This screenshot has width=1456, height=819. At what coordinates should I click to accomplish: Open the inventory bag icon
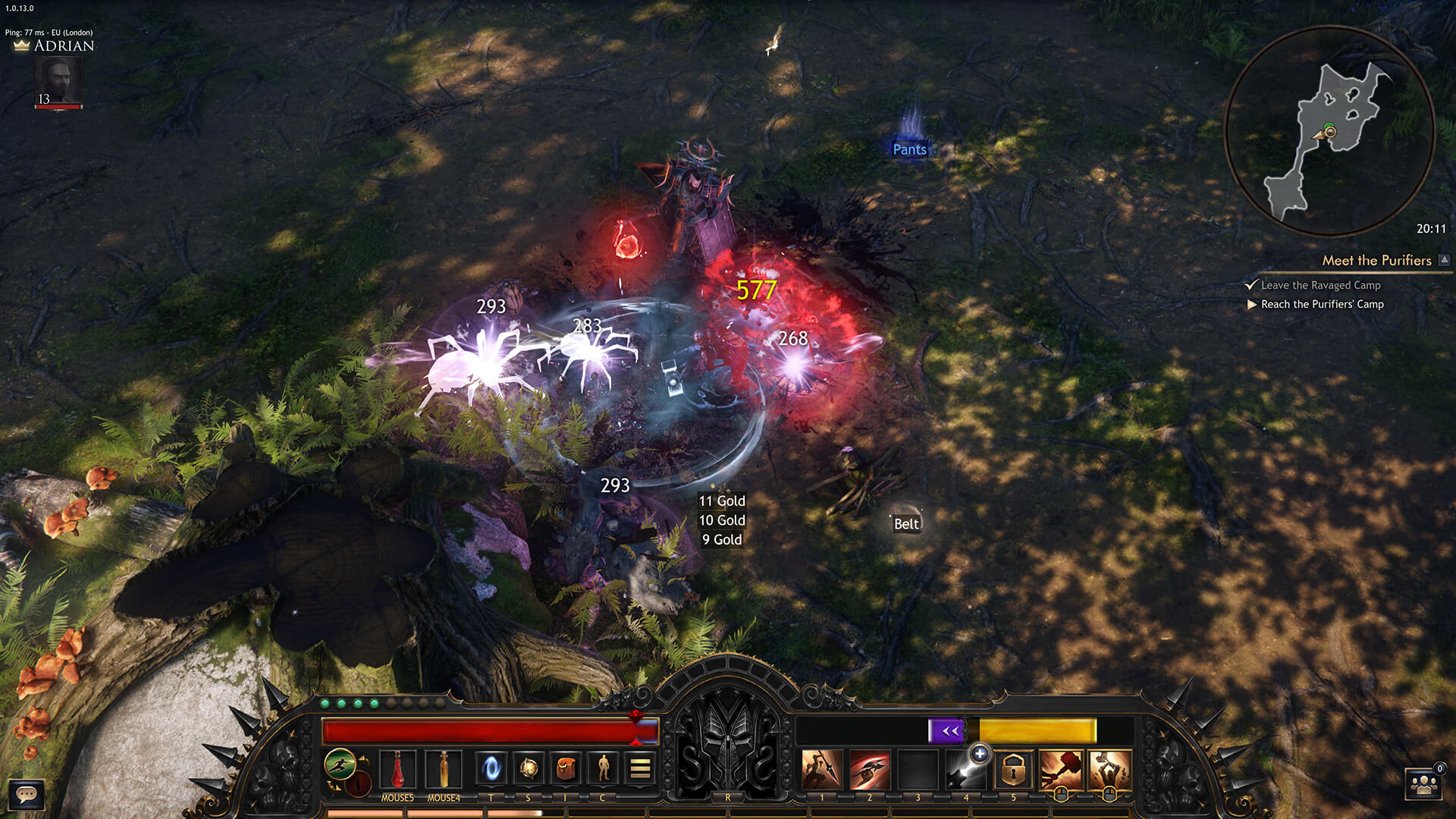(x=566, y=769)
